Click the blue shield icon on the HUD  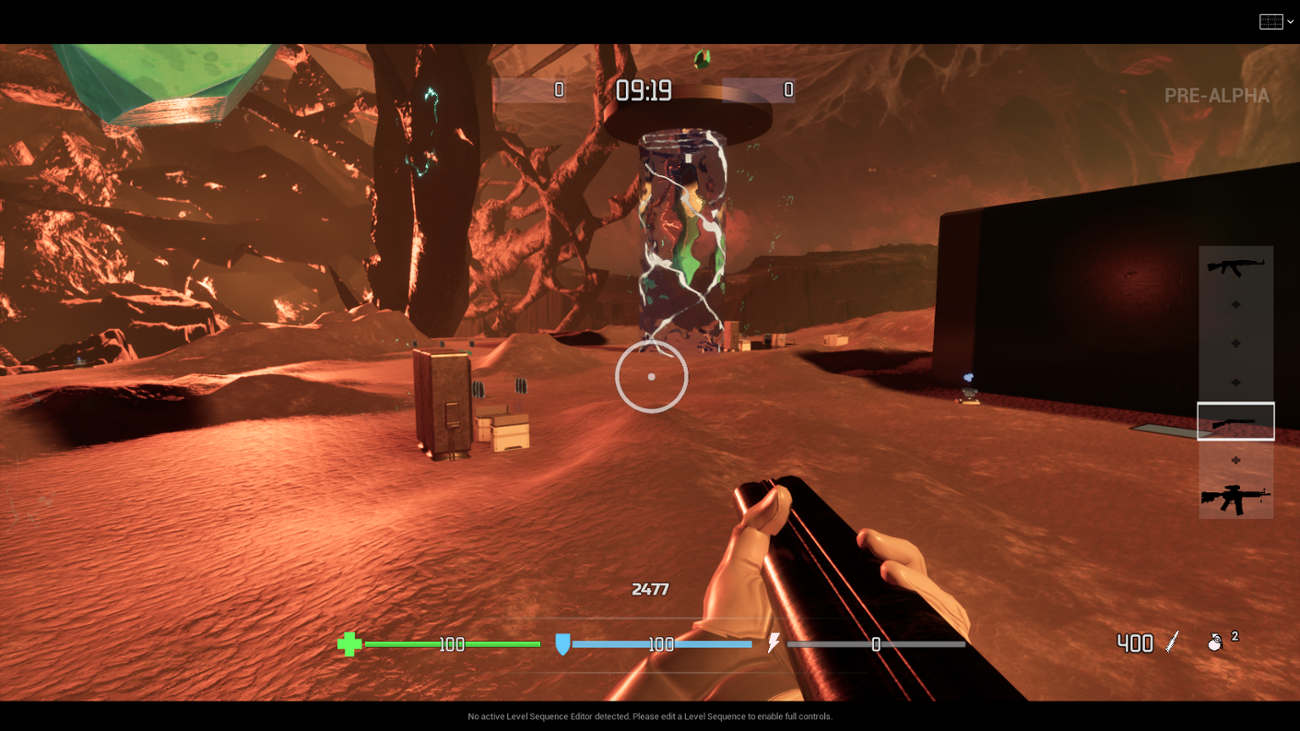(562, 645)
